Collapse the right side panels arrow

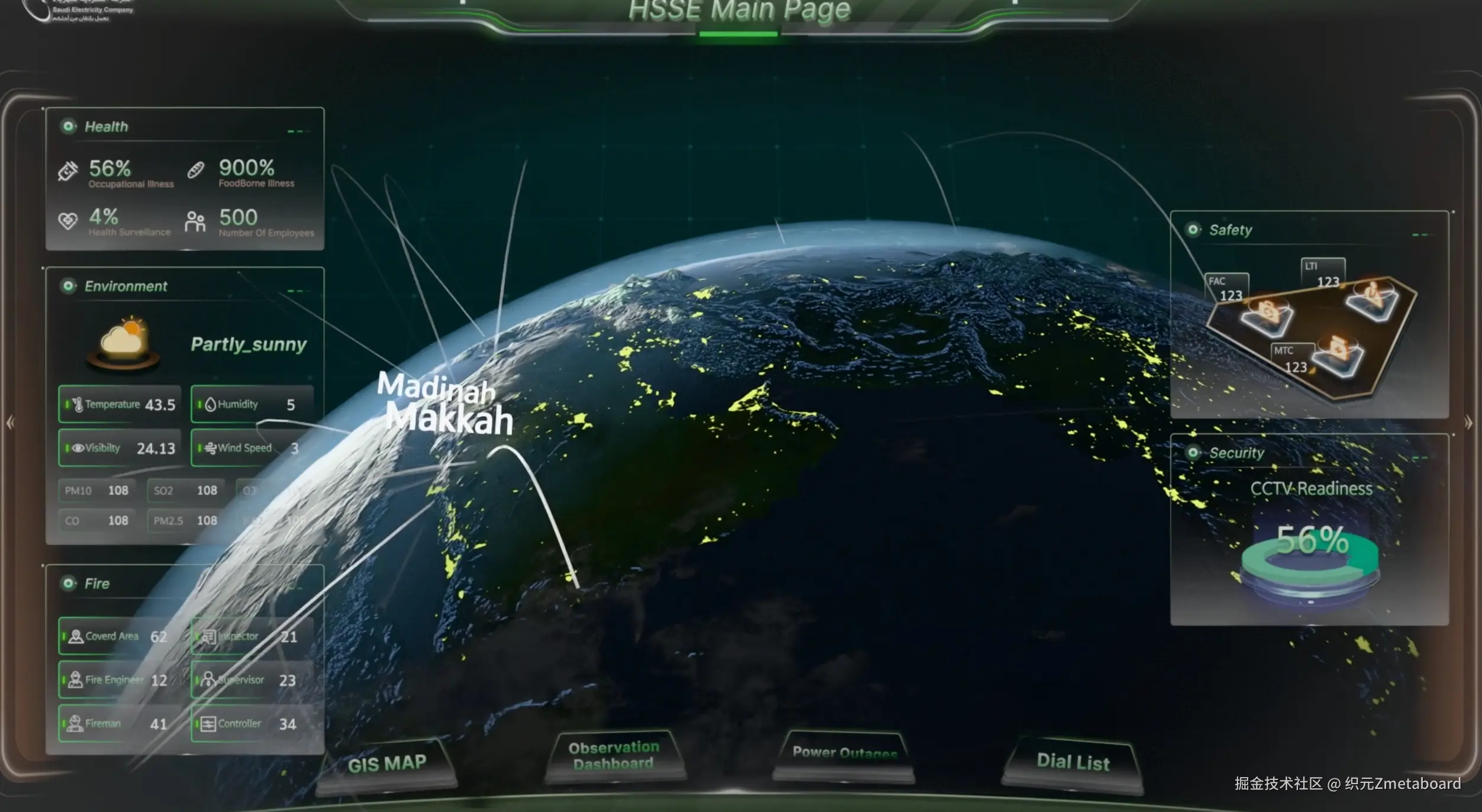[1468, 423]
